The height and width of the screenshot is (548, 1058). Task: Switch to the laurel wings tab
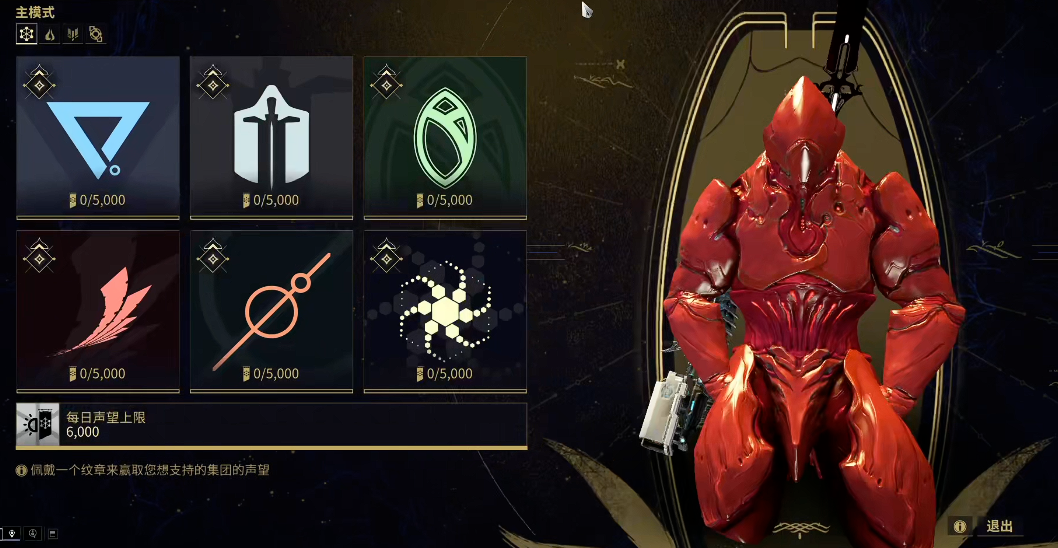tap(73, 35)
